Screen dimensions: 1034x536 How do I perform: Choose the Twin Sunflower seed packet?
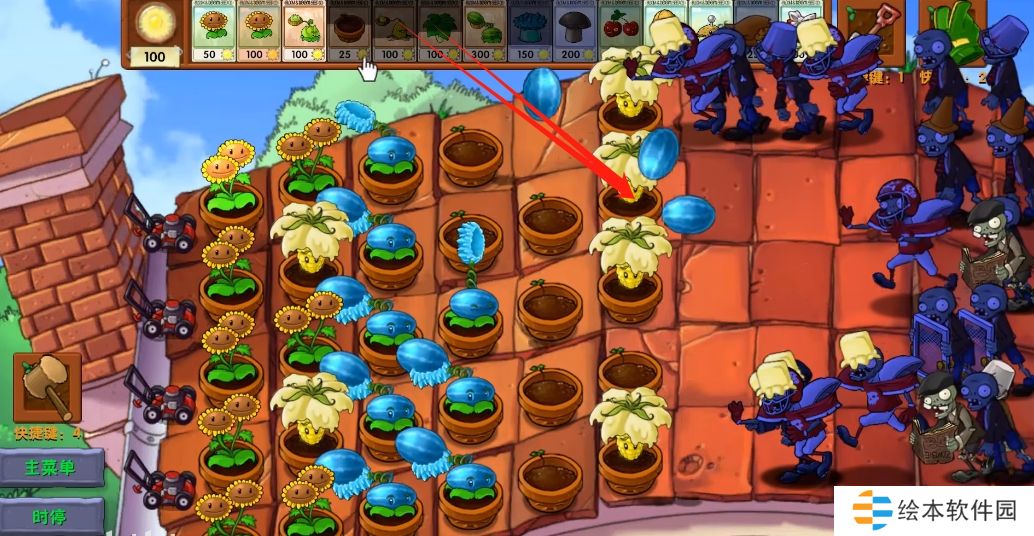259,31
